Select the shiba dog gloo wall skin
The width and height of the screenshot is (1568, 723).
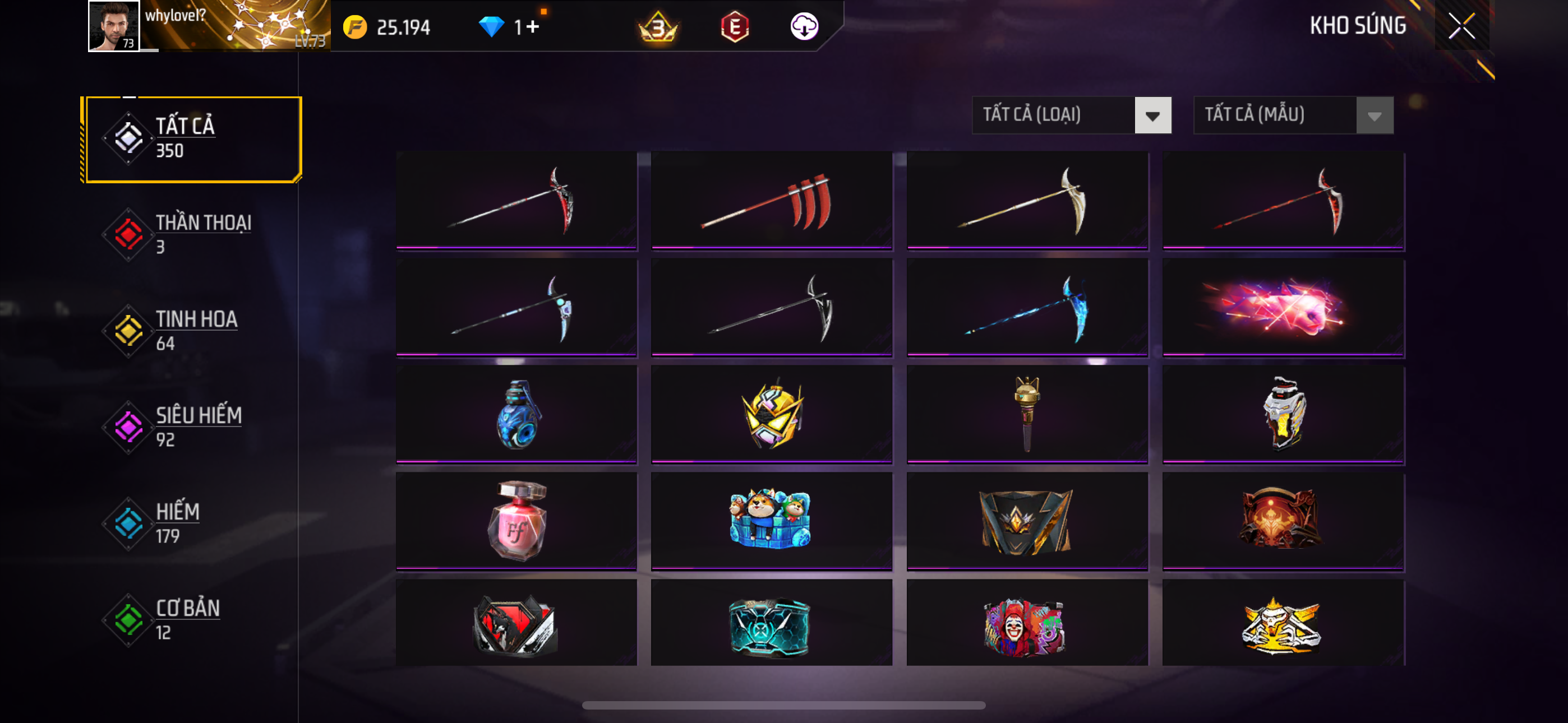pyautogui.click(x=771, y=521)
